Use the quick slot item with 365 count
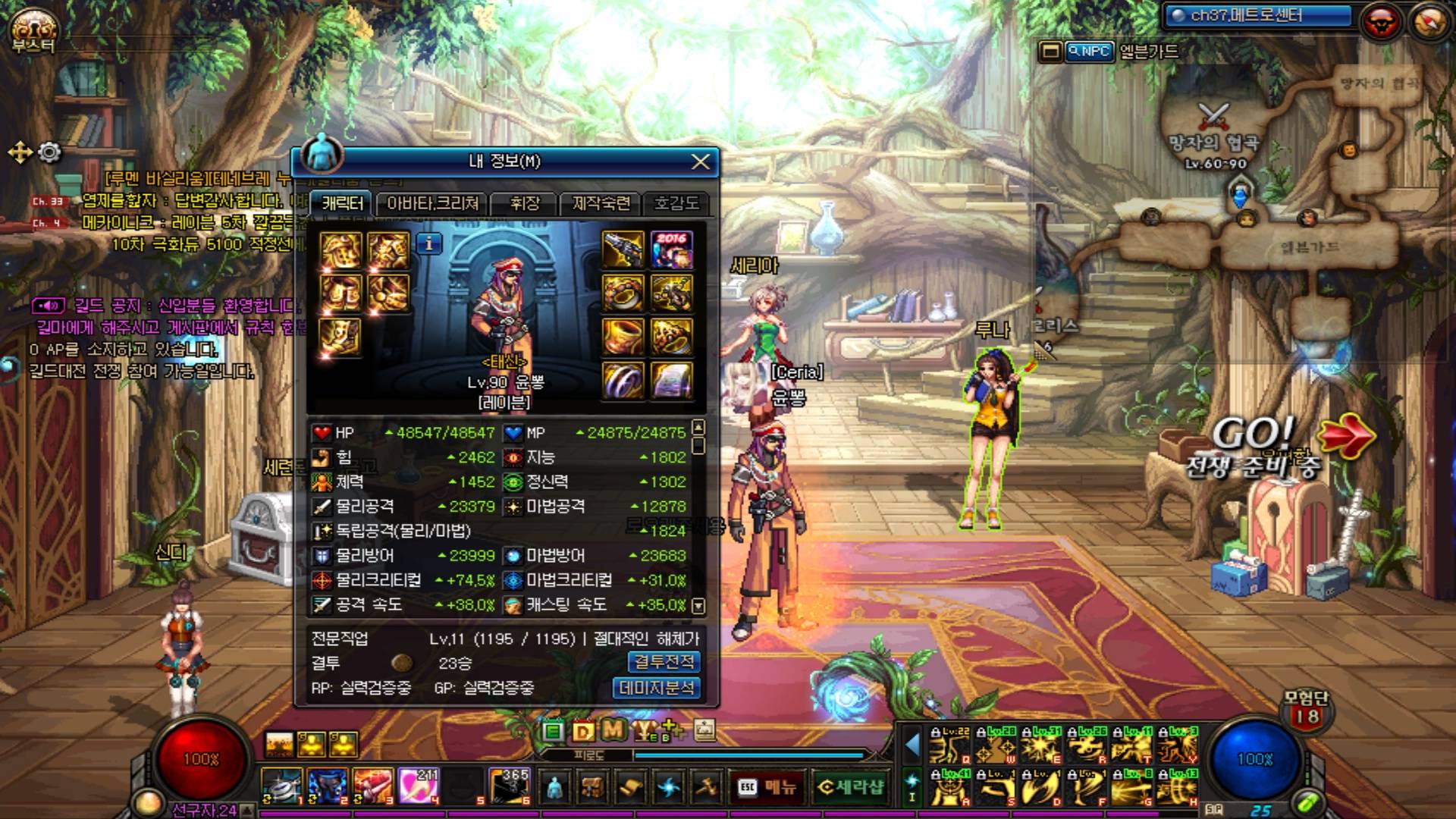1456x819 pixels. point(510,786)
